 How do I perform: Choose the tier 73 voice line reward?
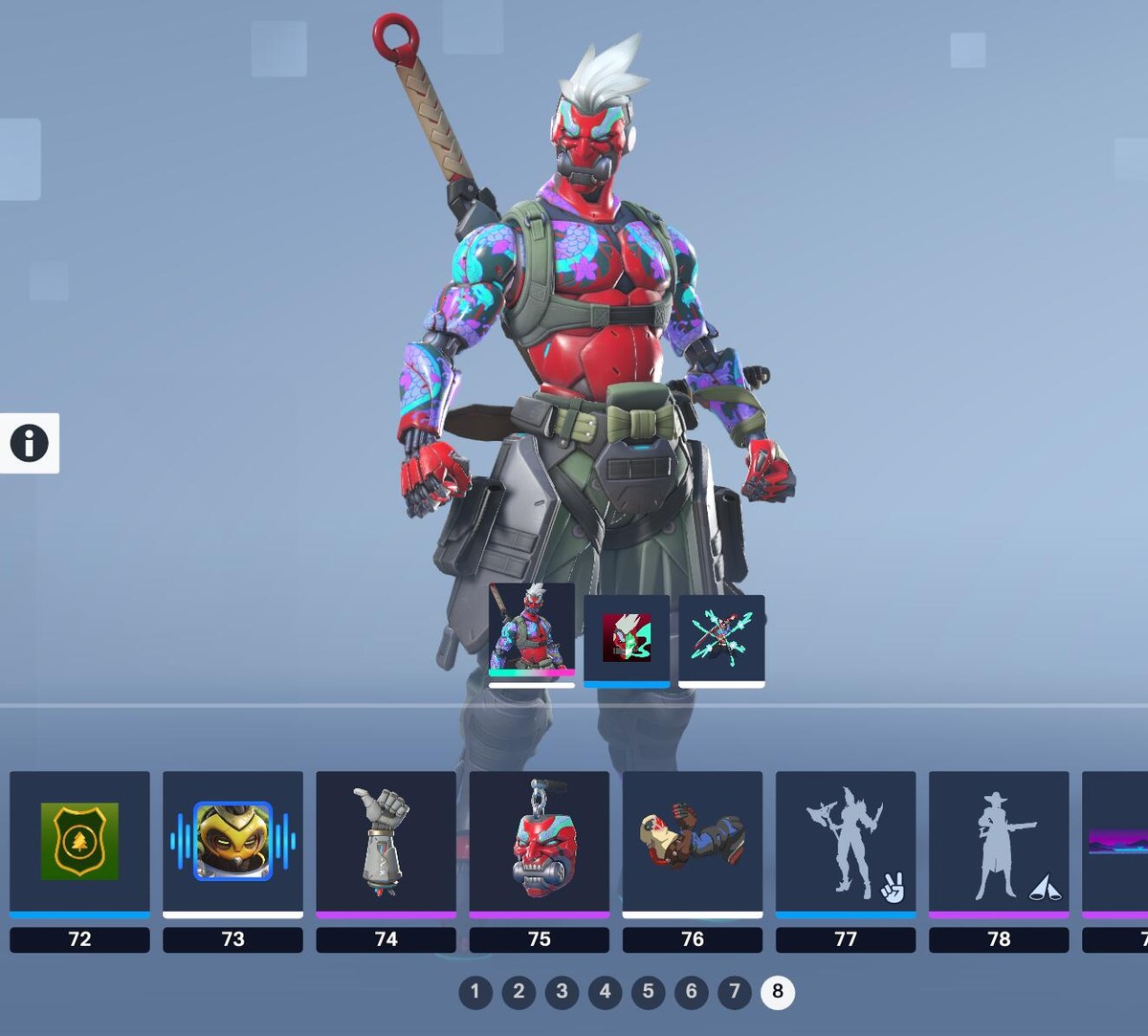[232, 842]
